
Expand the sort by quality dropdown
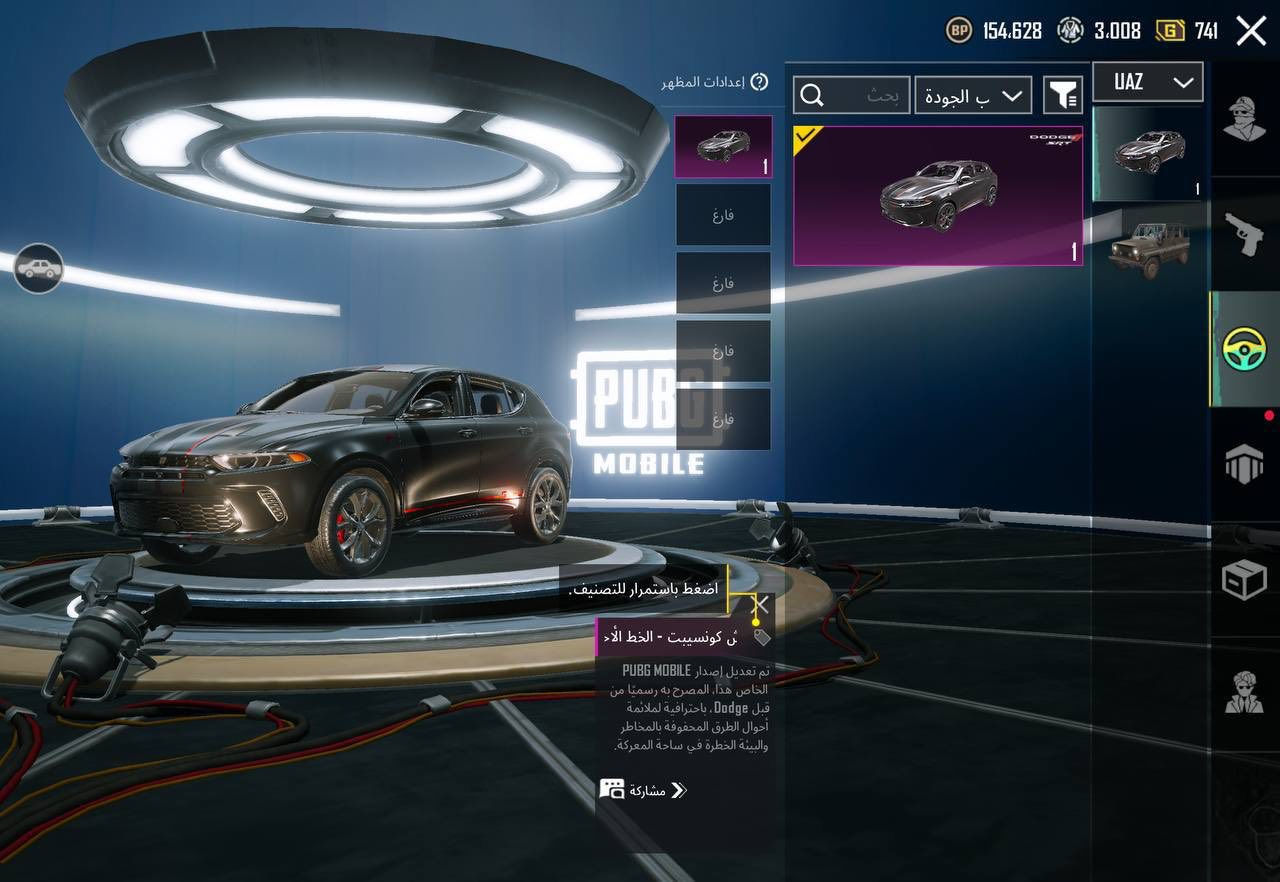[x=974, y=95]
